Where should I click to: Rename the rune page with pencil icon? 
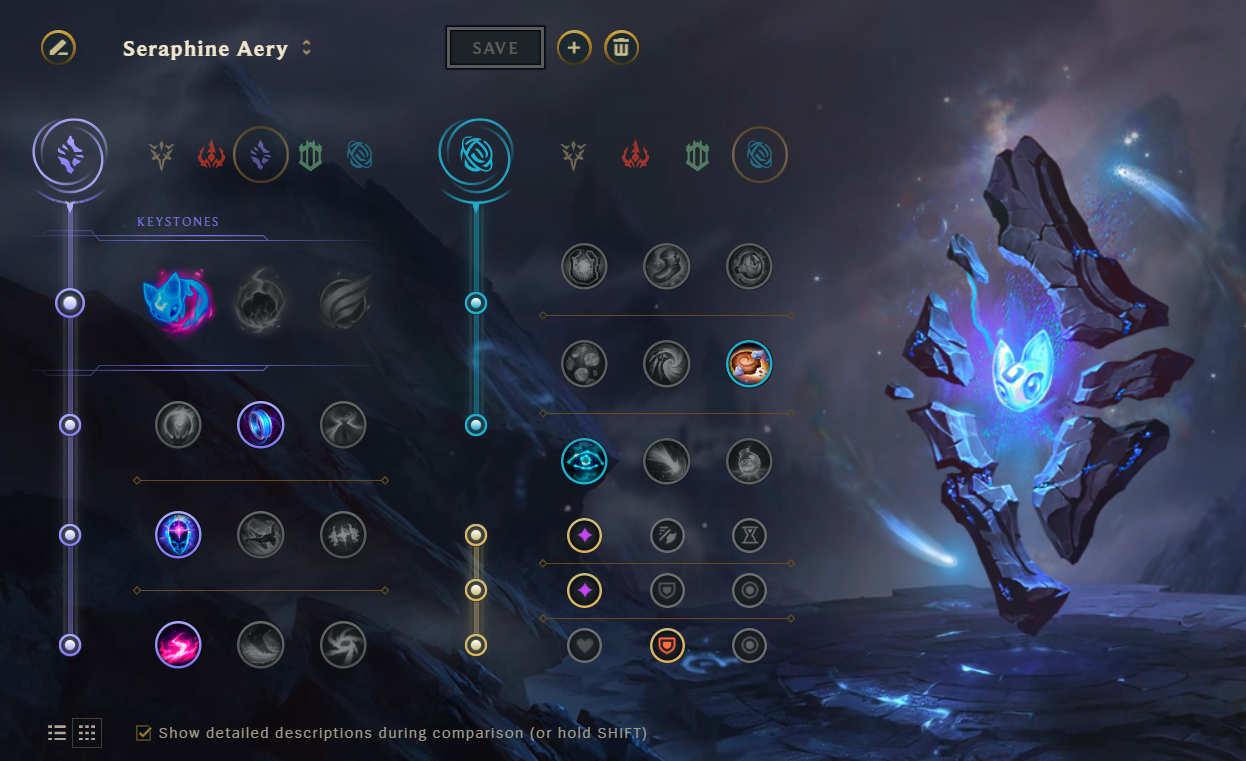[58, 47]
